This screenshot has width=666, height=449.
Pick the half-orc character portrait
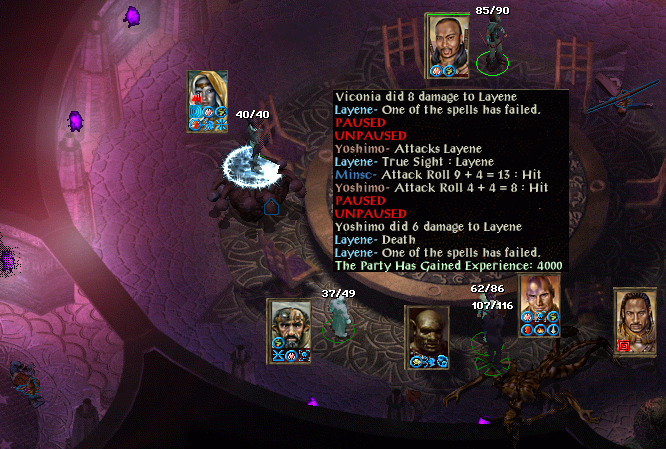point(426,331)
